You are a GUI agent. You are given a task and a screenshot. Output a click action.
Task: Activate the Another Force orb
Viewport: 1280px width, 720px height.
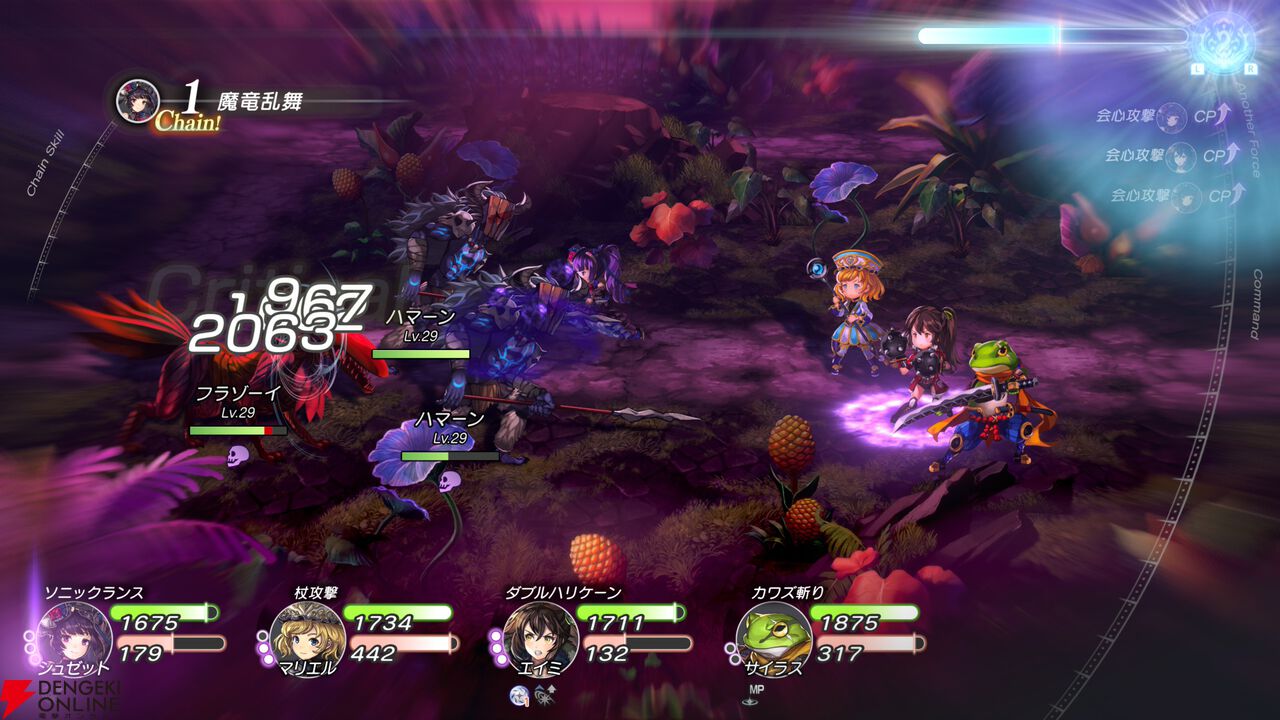[x=1222, y=40]
